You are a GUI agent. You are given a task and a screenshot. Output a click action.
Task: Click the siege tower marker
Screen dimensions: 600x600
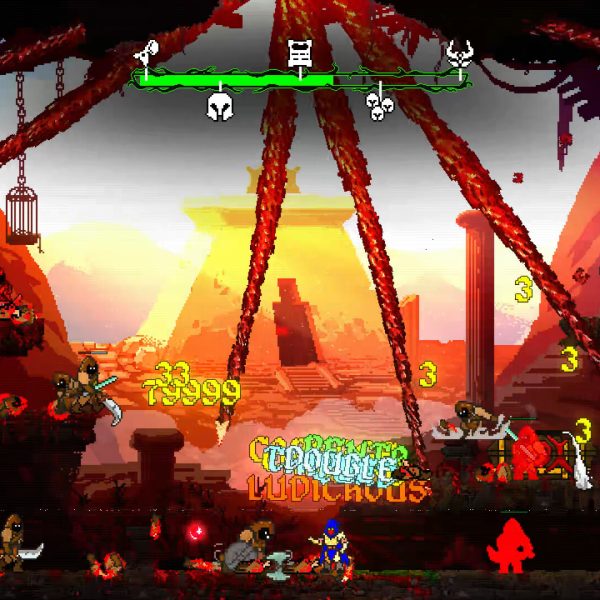pyautogui.click(x=298, y=51)
